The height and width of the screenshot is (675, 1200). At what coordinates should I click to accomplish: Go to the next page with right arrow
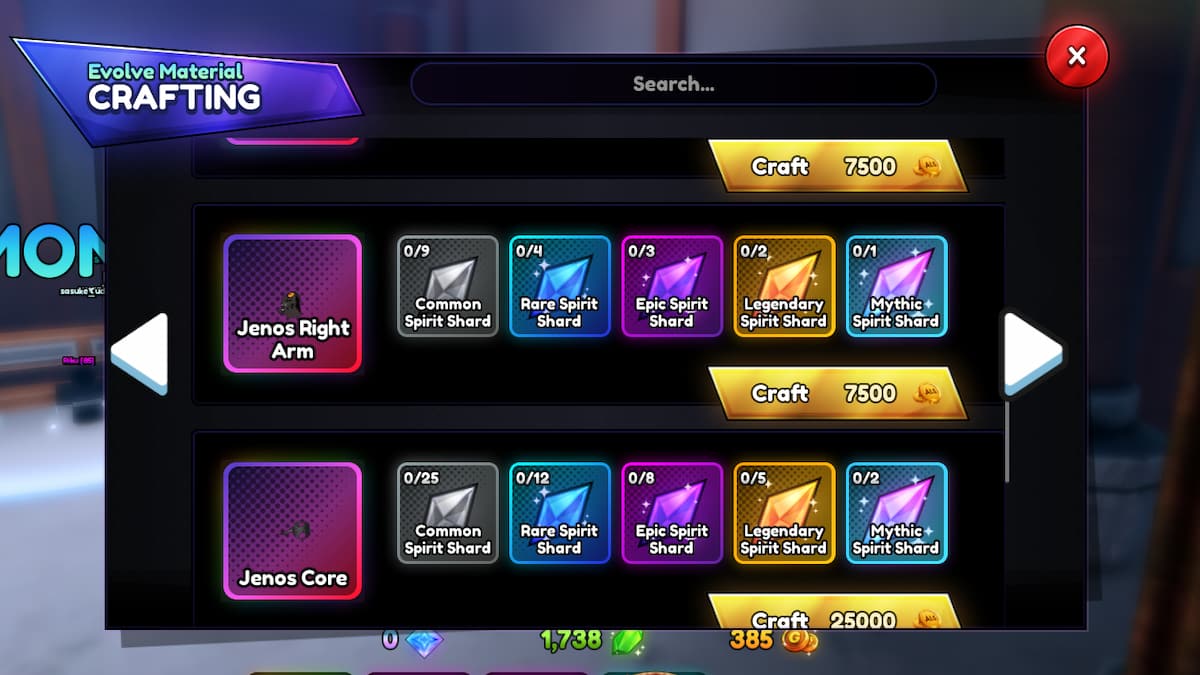coord(1032,353)
